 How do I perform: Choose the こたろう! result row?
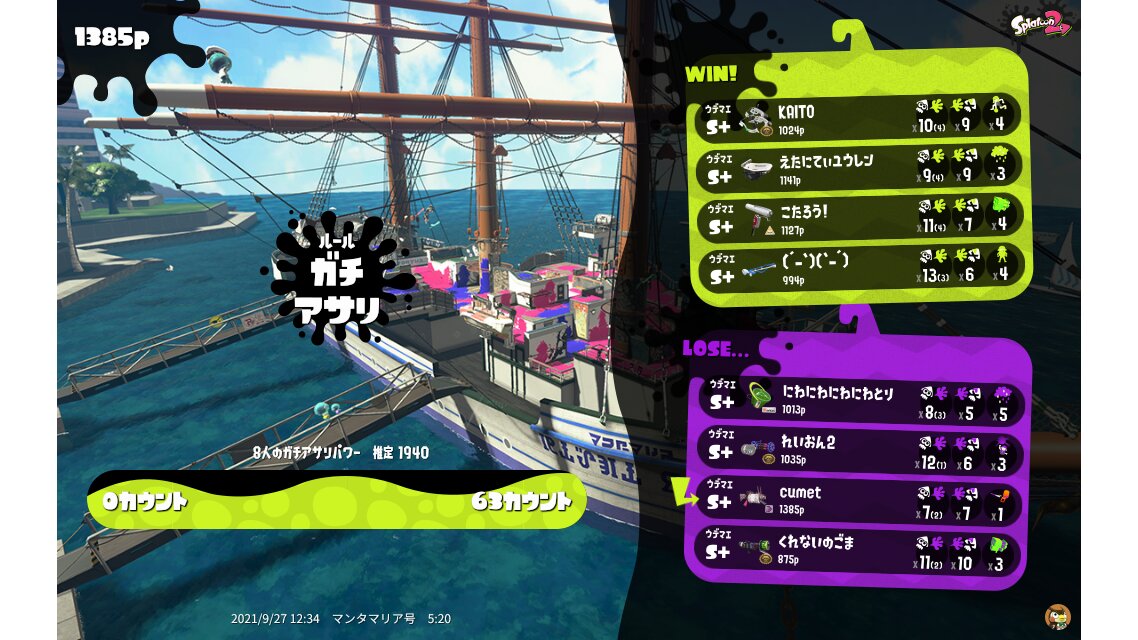click(x=860, y=218)
